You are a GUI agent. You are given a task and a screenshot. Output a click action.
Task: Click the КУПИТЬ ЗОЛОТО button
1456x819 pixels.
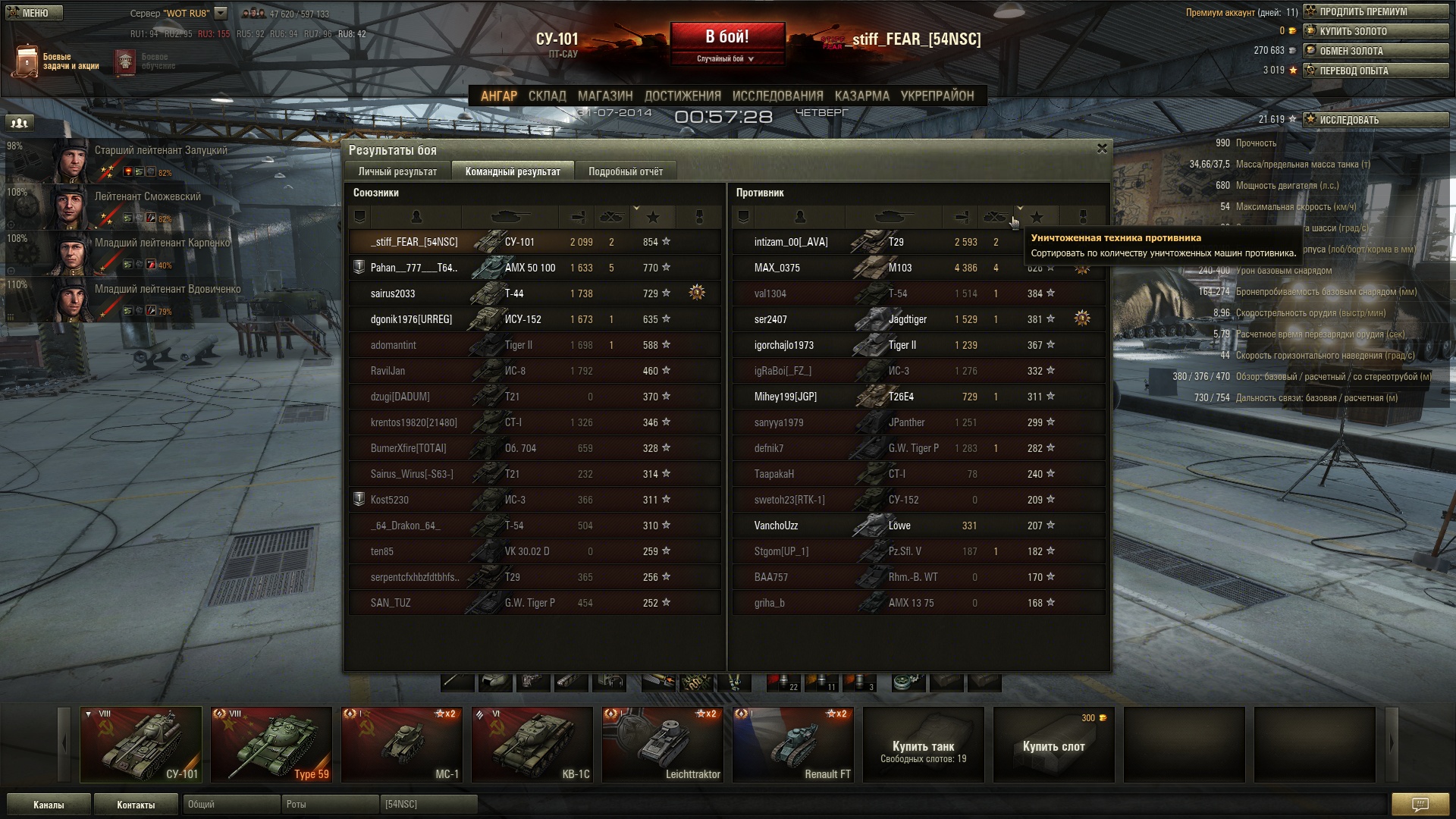tap(1376, 31)
